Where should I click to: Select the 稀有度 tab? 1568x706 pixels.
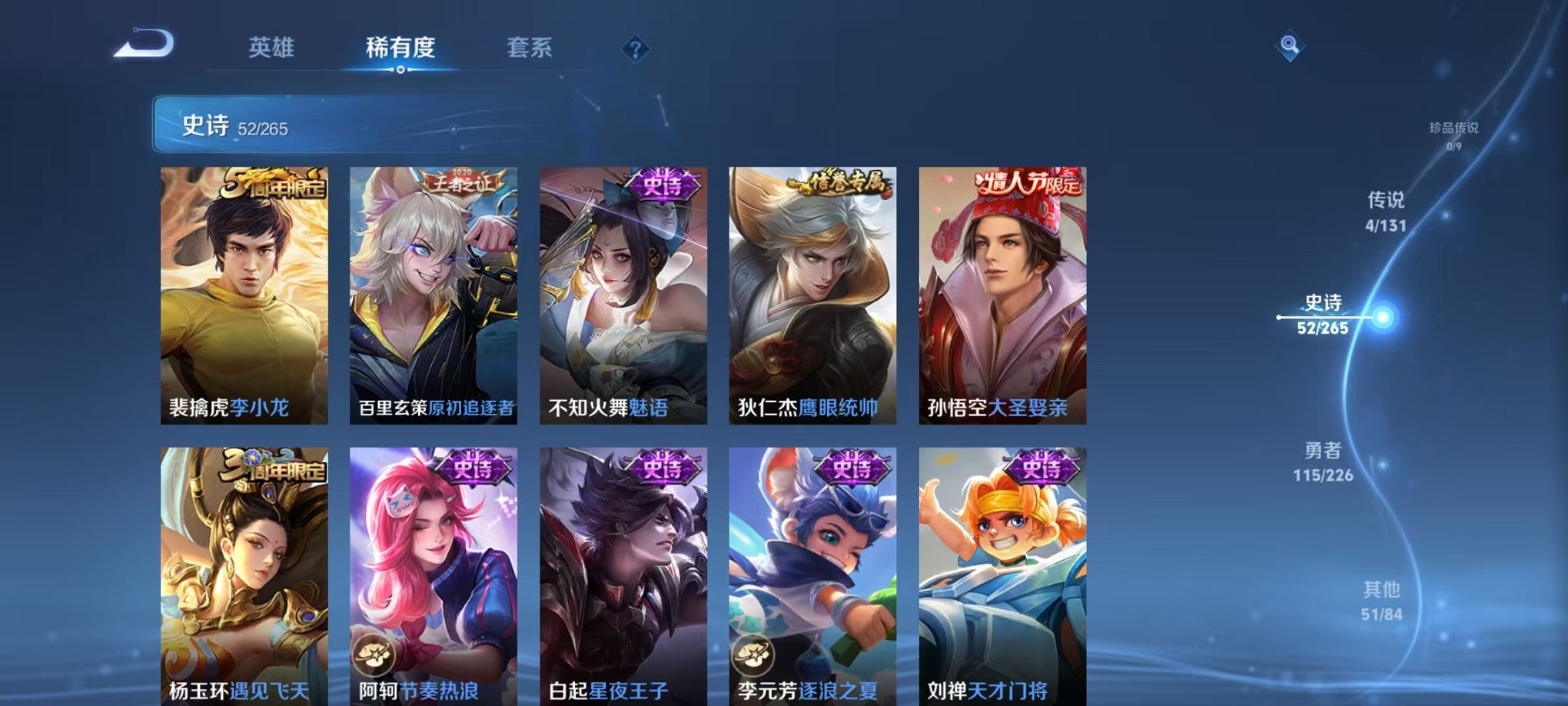pyautogui.click(x=400, y=48)
